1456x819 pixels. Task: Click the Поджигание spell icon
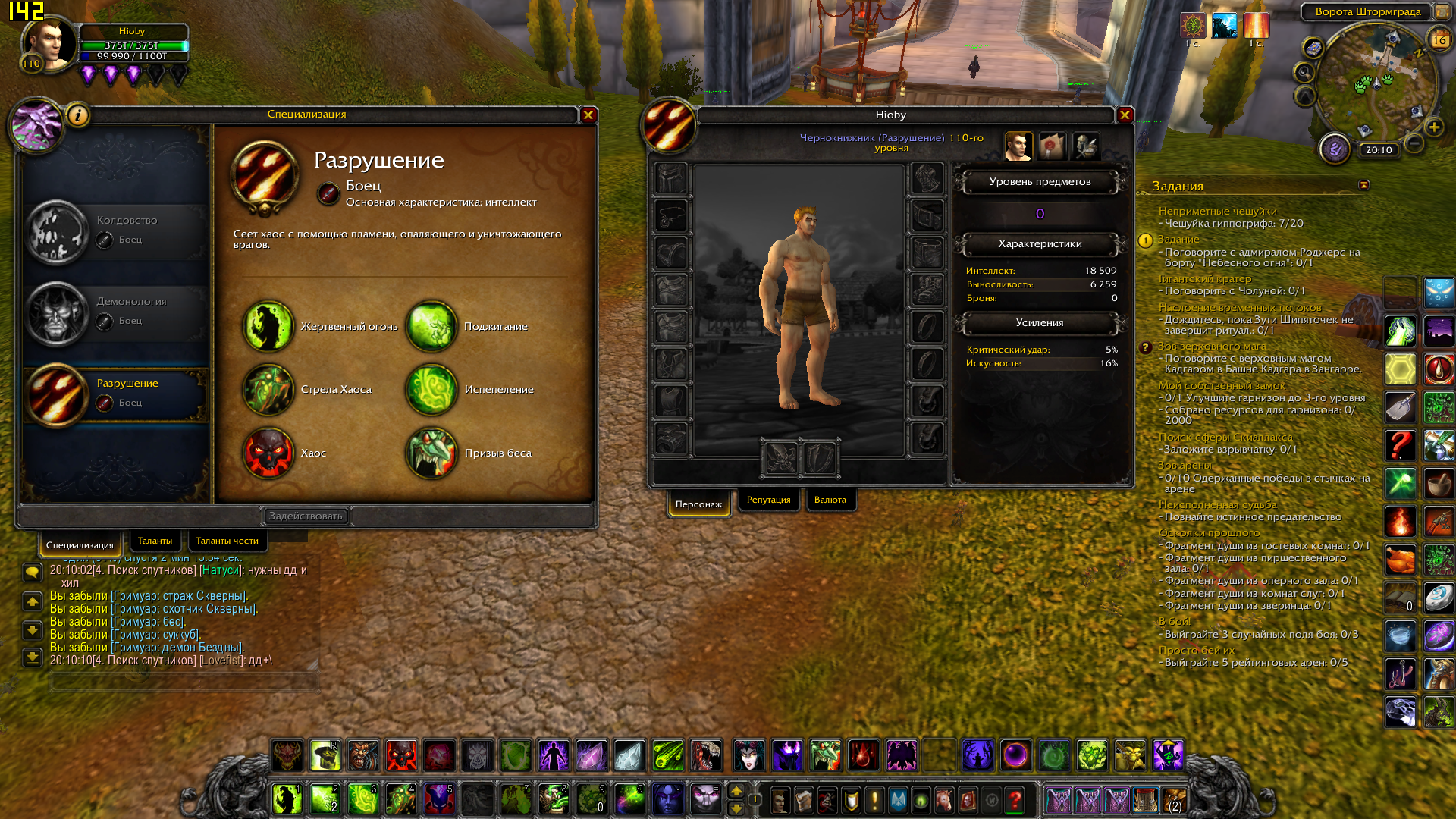pos(431,326)
